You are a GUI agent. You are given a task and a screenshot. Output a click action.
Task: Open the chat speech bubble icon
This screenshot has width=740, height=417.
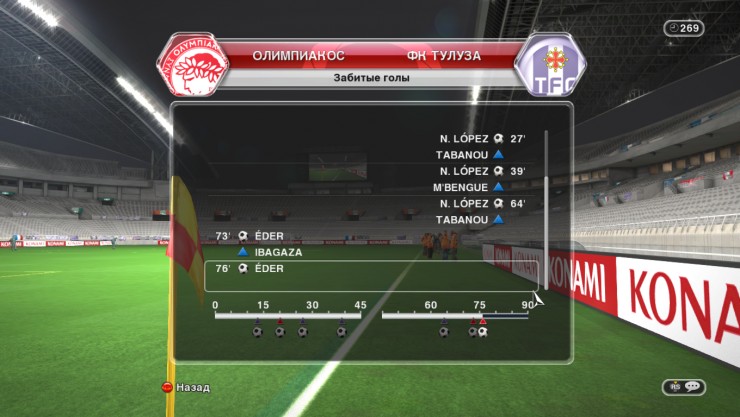(692, 387)
